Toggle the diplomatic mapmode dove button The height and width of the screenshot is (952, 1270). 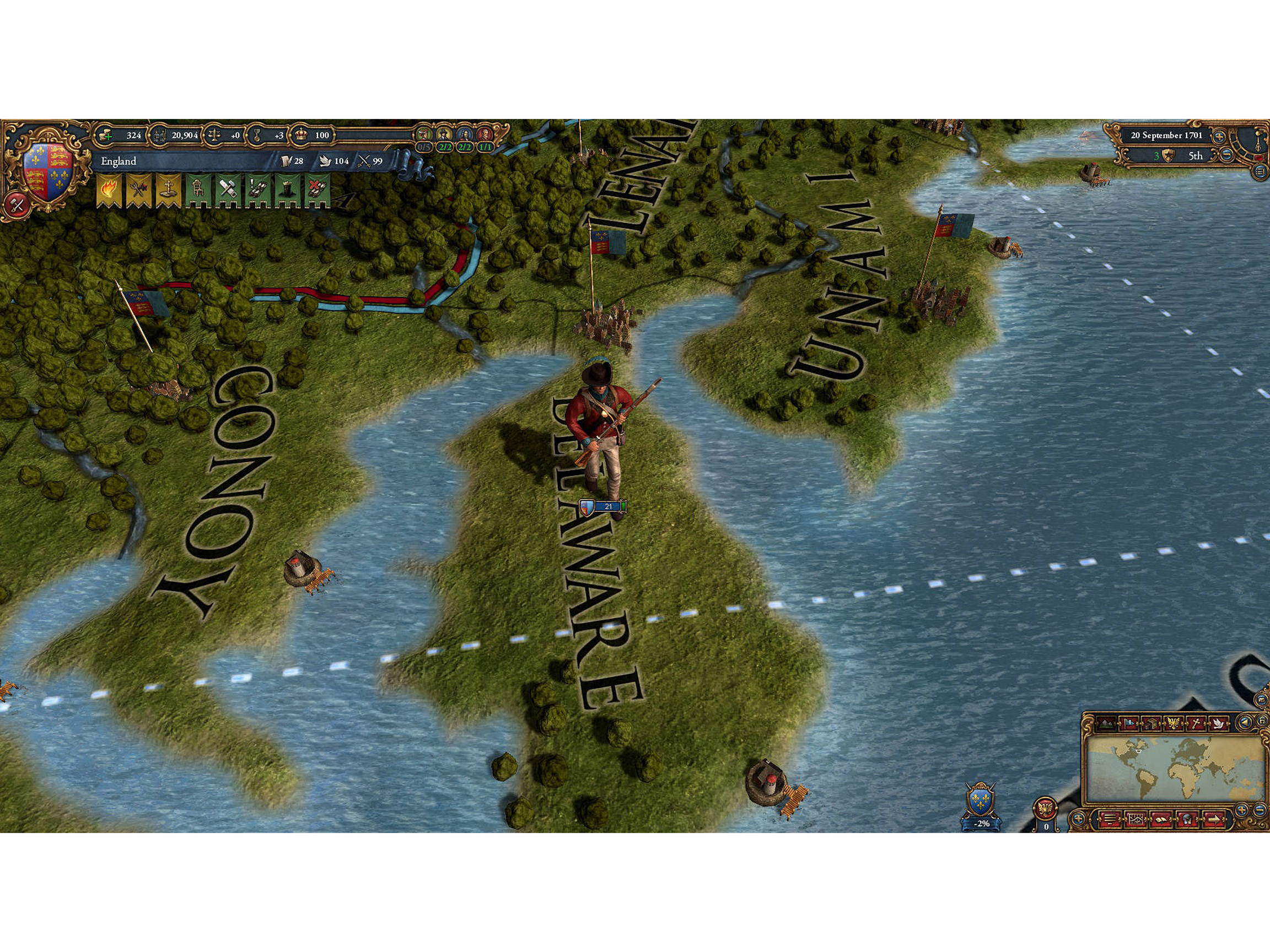point(1219,723)
